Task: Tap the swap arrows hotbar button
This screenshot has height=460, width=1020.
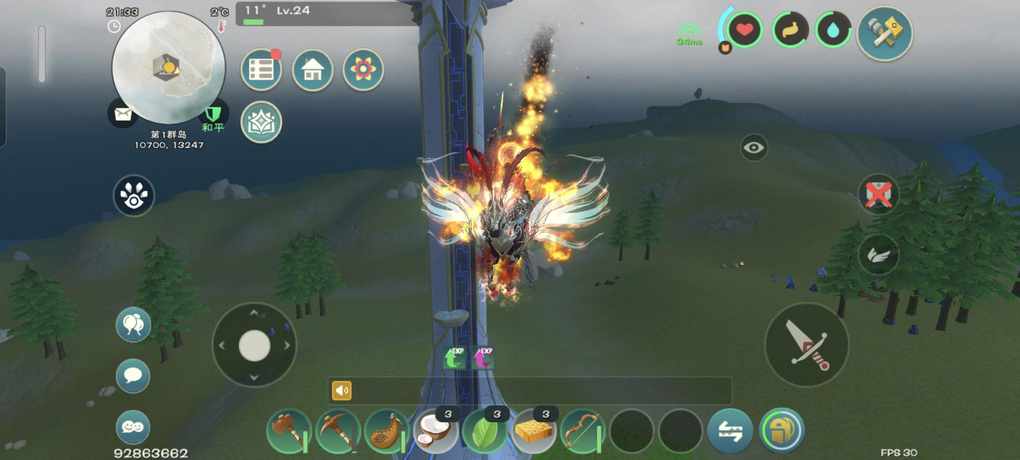Action: [730, 431]
